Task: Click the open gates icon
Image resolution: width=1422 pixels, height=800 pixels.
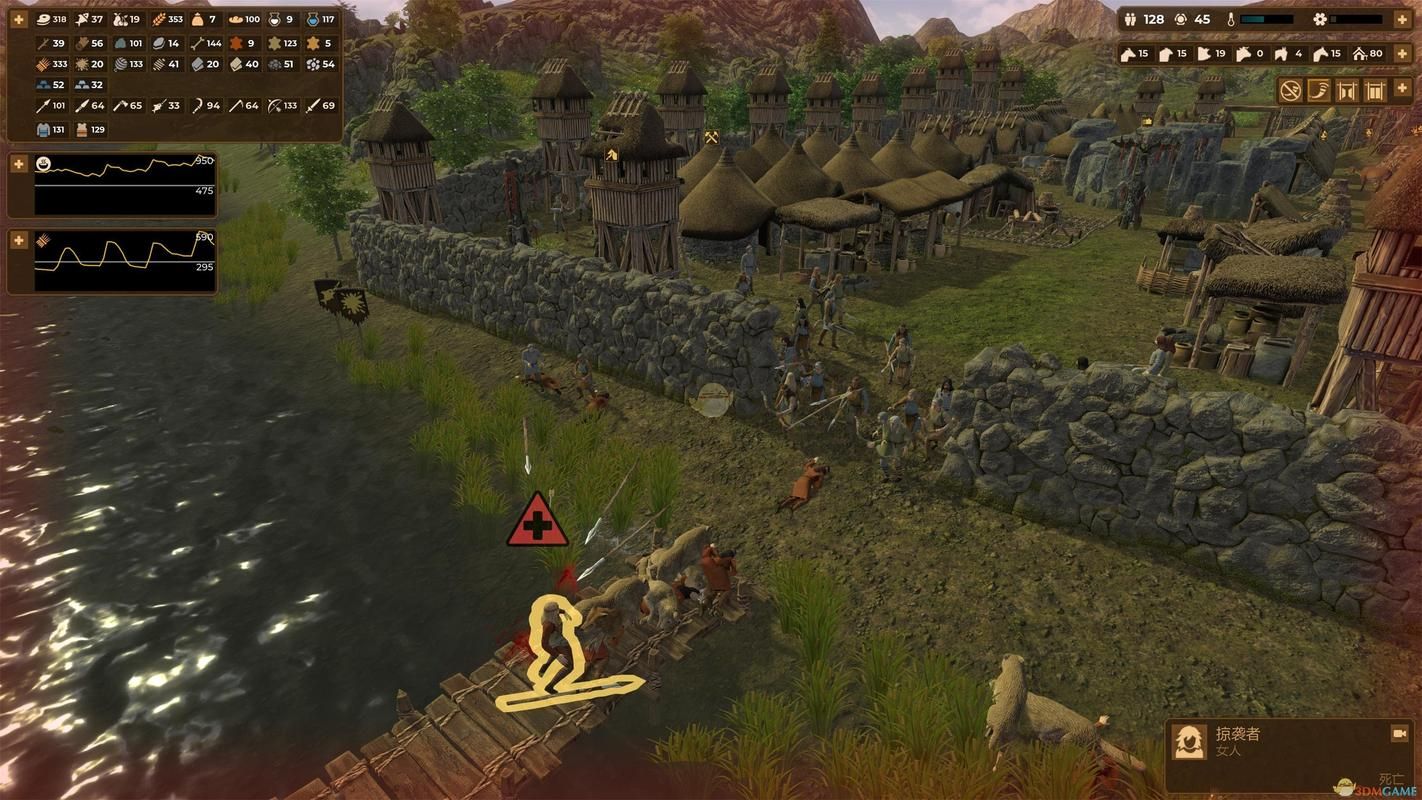Action: tap(1347, 91)
